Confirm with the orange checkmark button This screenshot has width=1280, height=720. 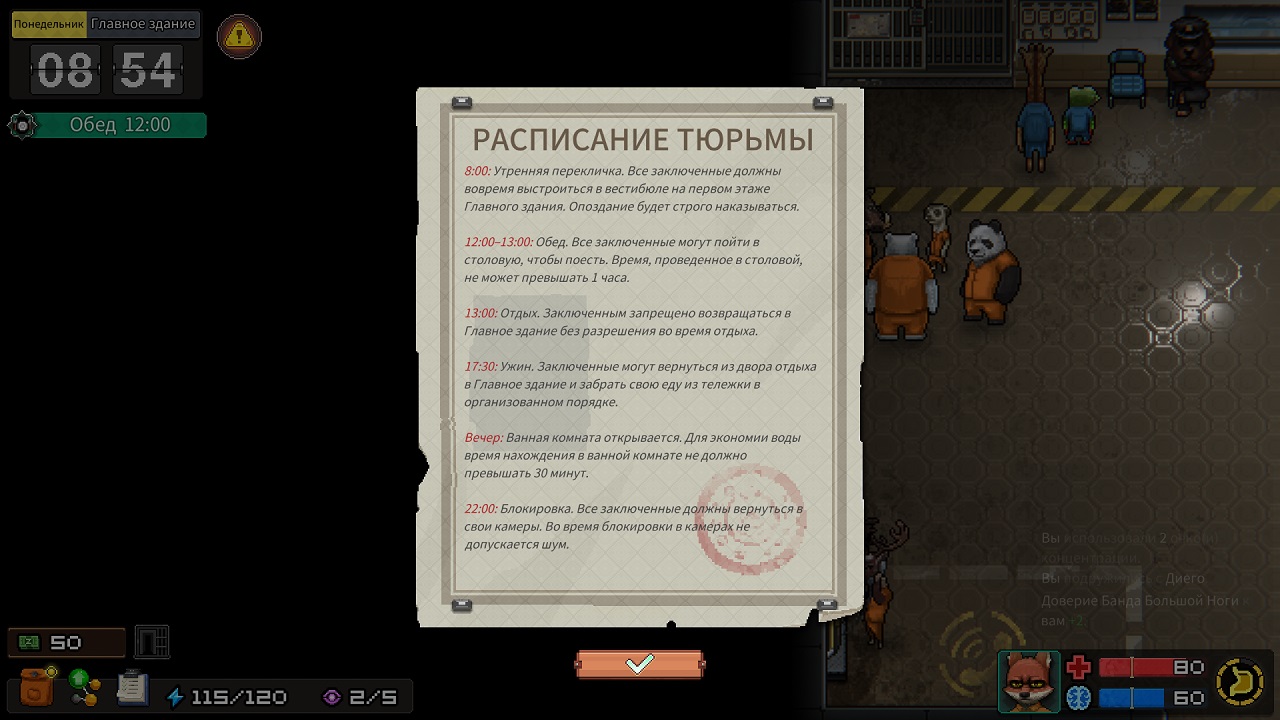(x=639, y=662)
